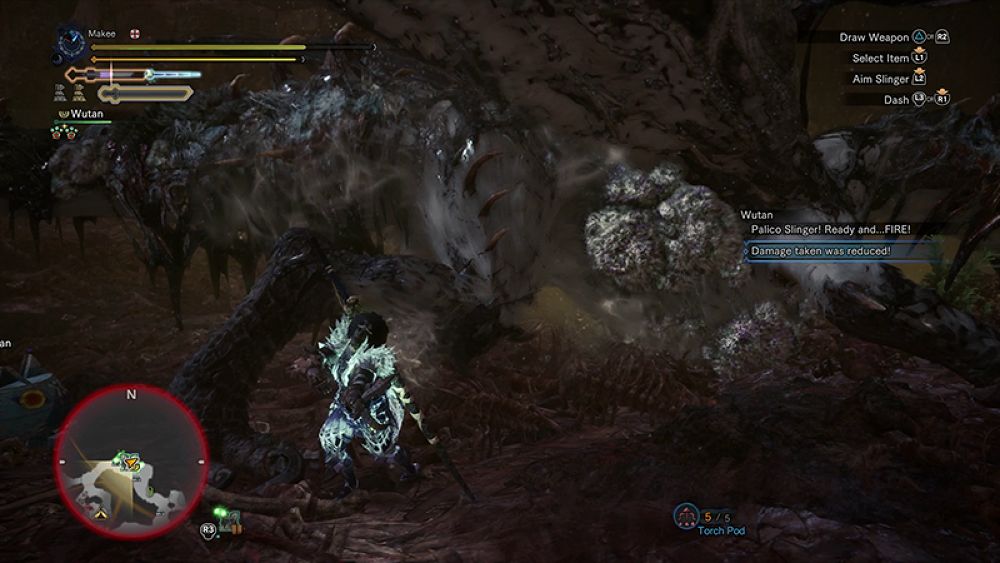Select the player name Makee in the HUD
The width and height of the screenshot is (1000, 563).
pos(102,33)
